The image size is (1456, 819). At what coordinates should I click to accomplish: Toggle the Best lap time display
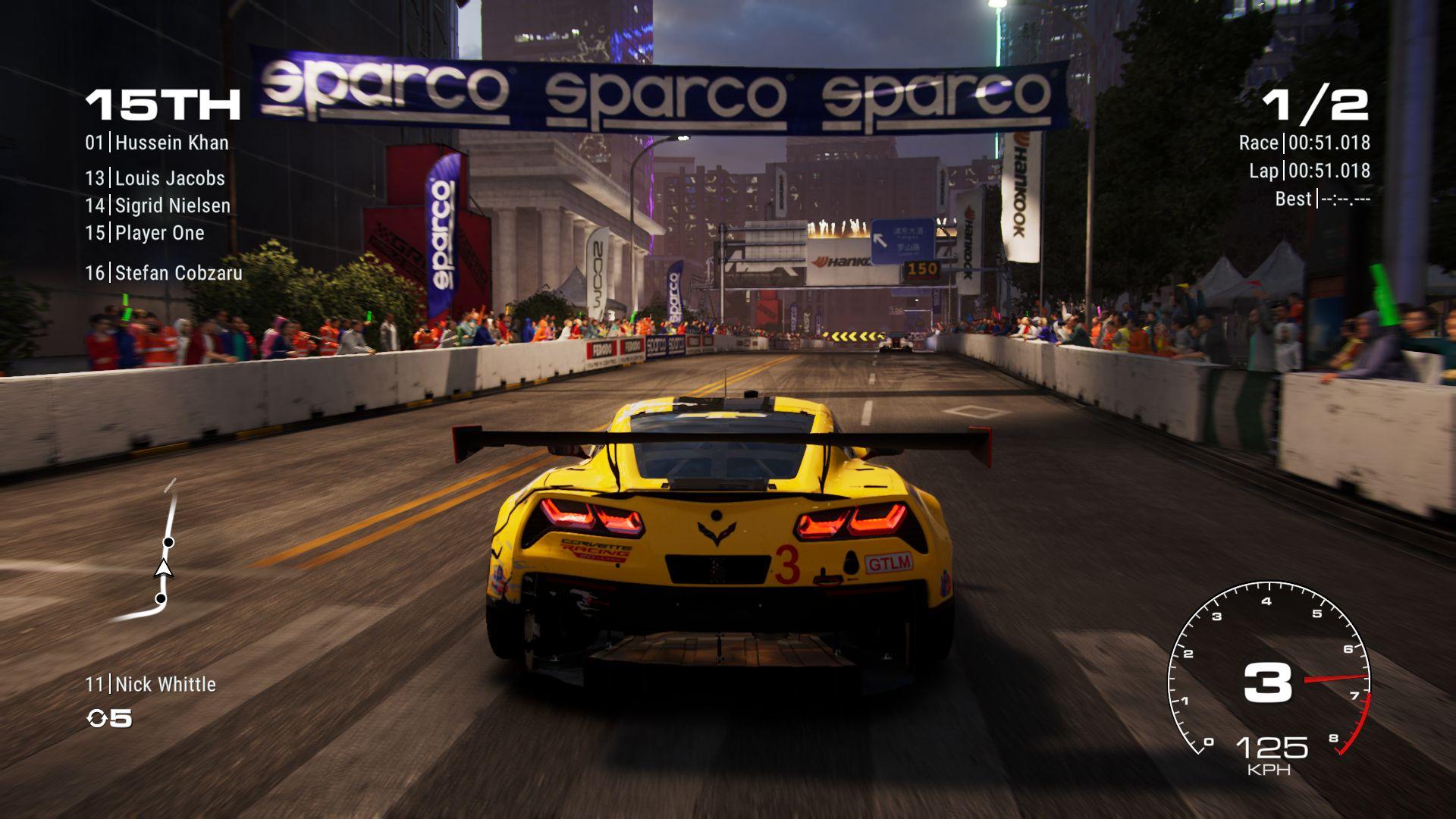click(1325, 199)
